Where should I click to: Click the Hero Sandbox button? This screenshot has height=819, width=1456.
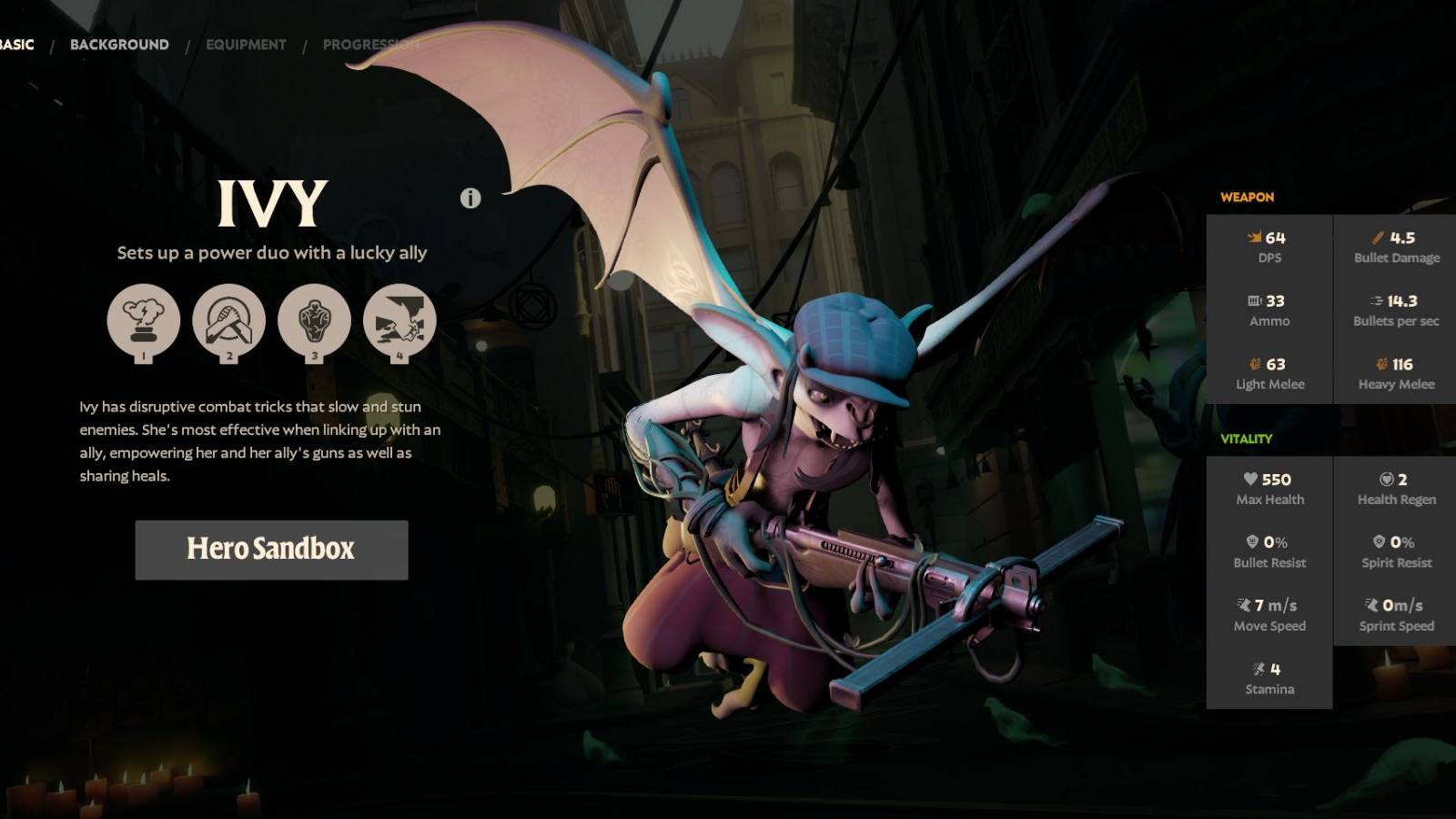[270, 550]
